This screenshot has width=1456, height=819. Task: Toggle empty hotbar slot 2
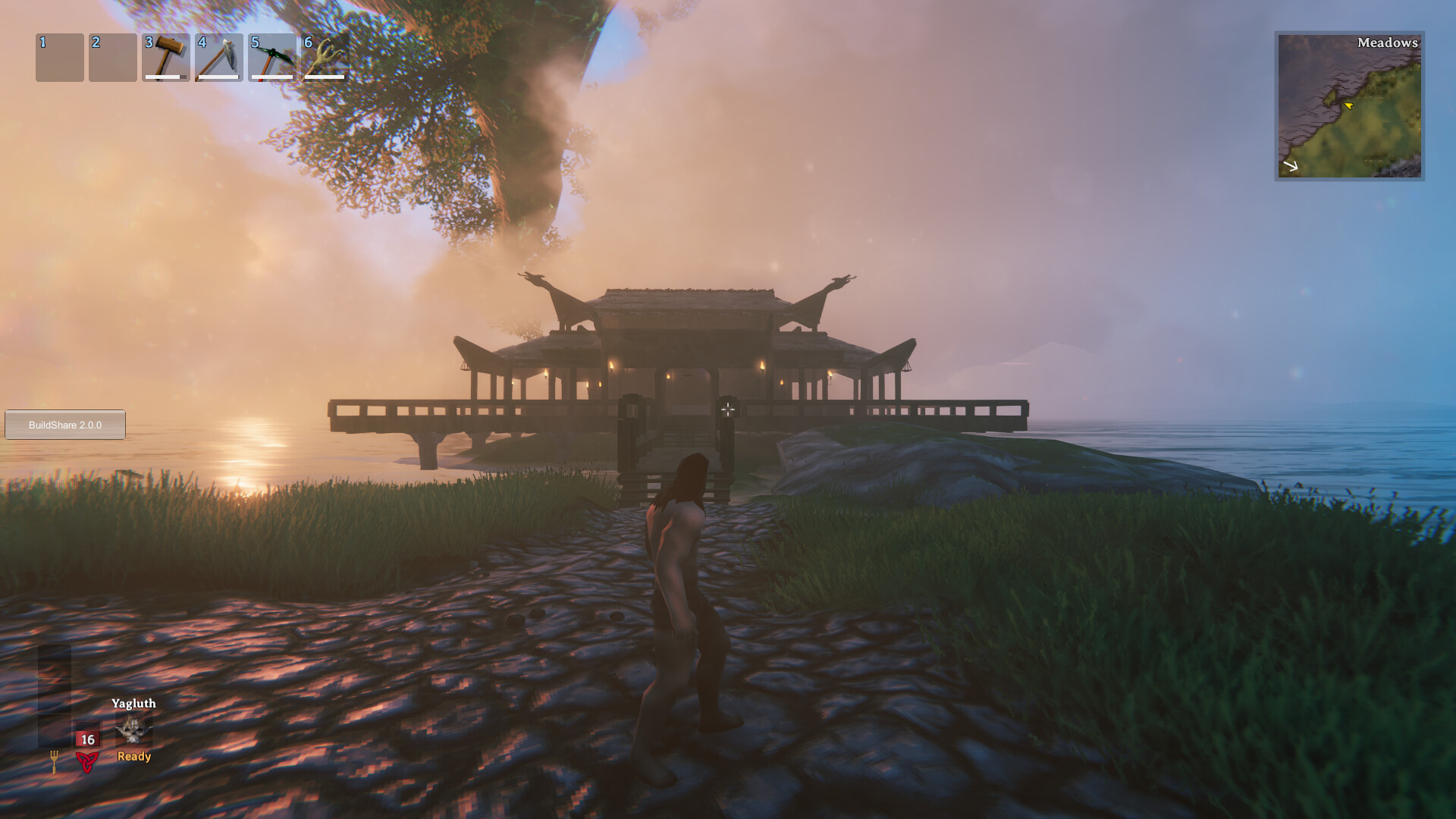pos(114,57)
